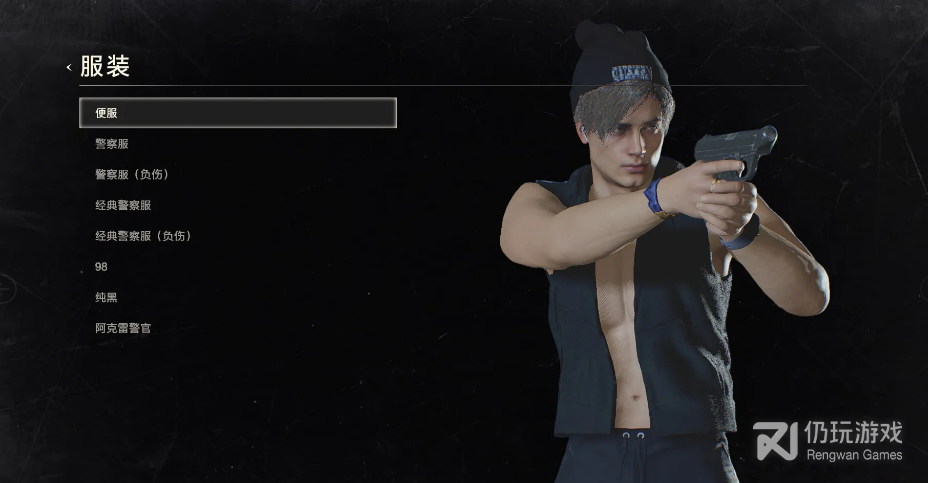Choose 经典警察服（负伤） outfit

click(142, 236)
